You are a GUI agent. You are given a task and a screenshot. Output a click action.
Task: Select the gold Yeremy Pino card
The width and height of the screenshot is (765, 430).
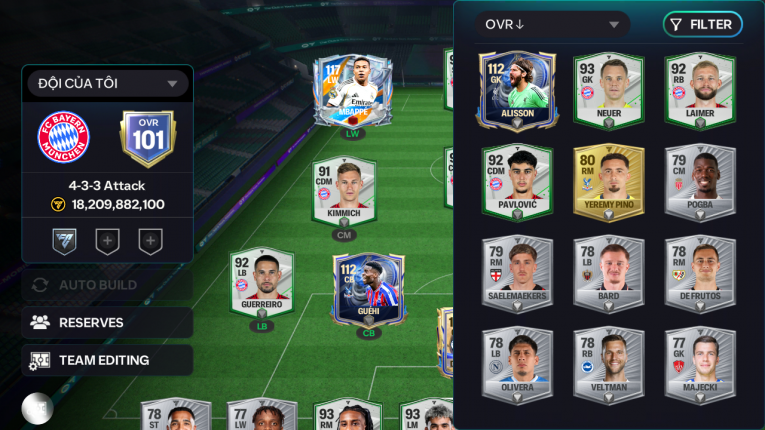click(x=608, y=181)
